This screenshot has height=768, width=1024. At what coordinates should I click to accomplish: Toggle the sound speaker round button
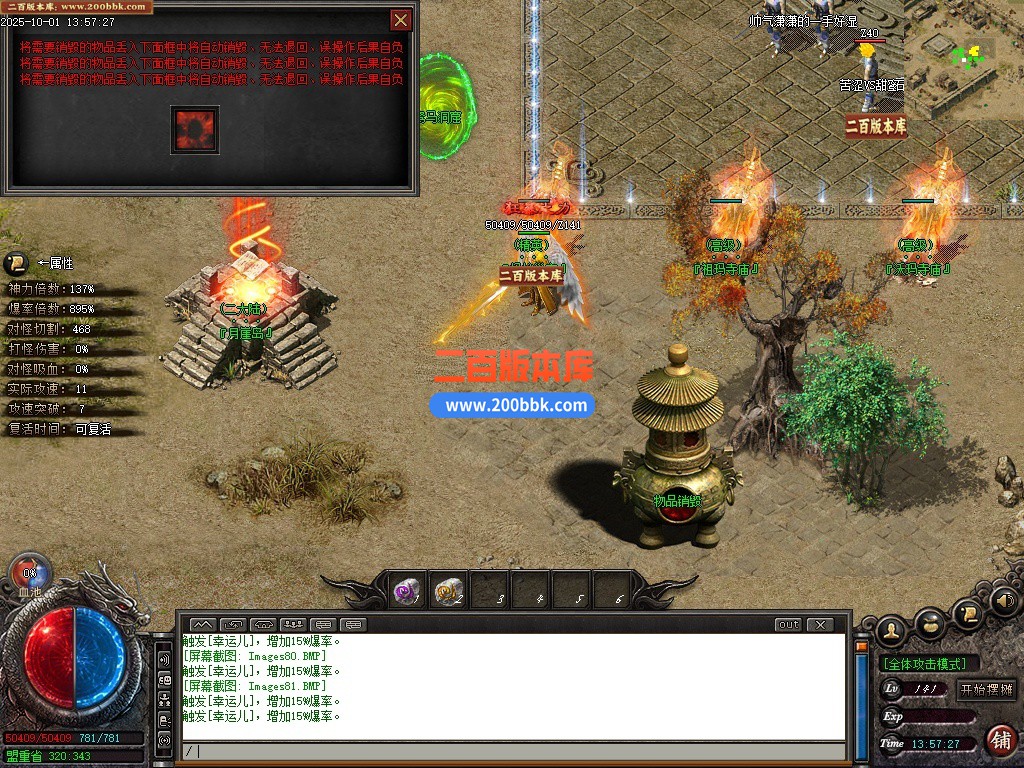[x=1005, y=601]
